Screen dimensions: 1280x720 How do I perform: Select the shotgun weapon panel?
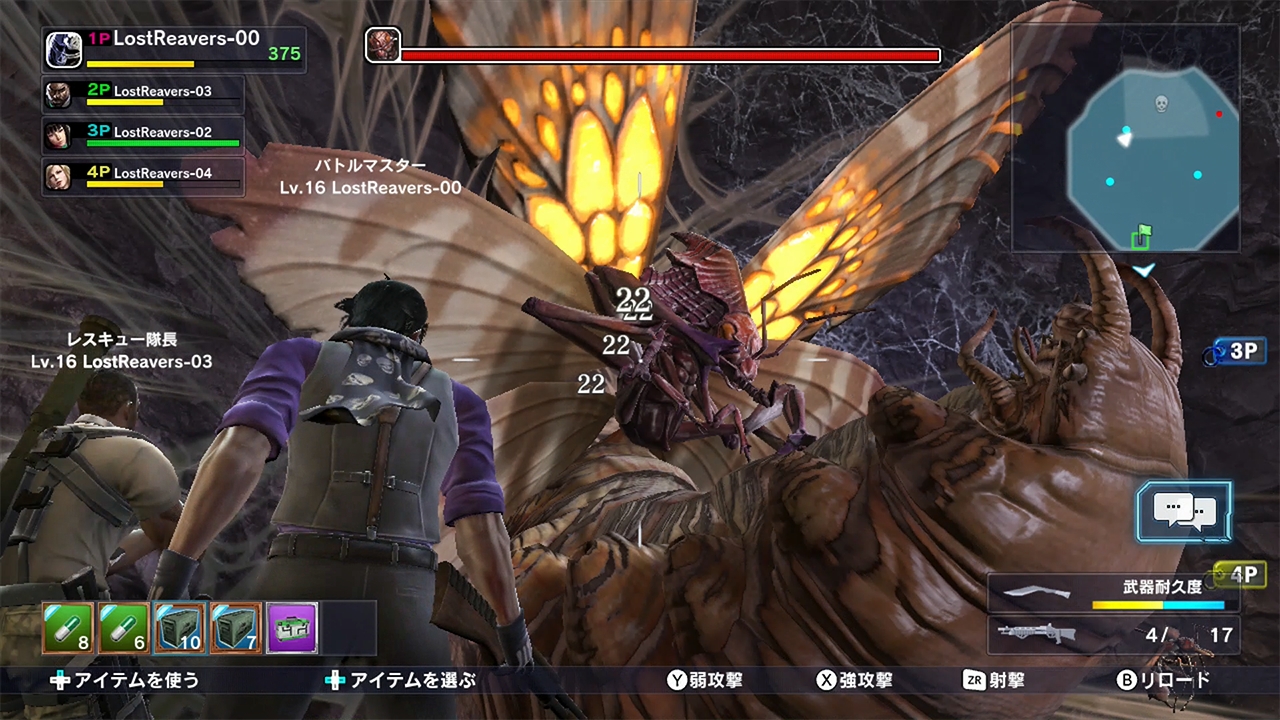point(1113,634)
